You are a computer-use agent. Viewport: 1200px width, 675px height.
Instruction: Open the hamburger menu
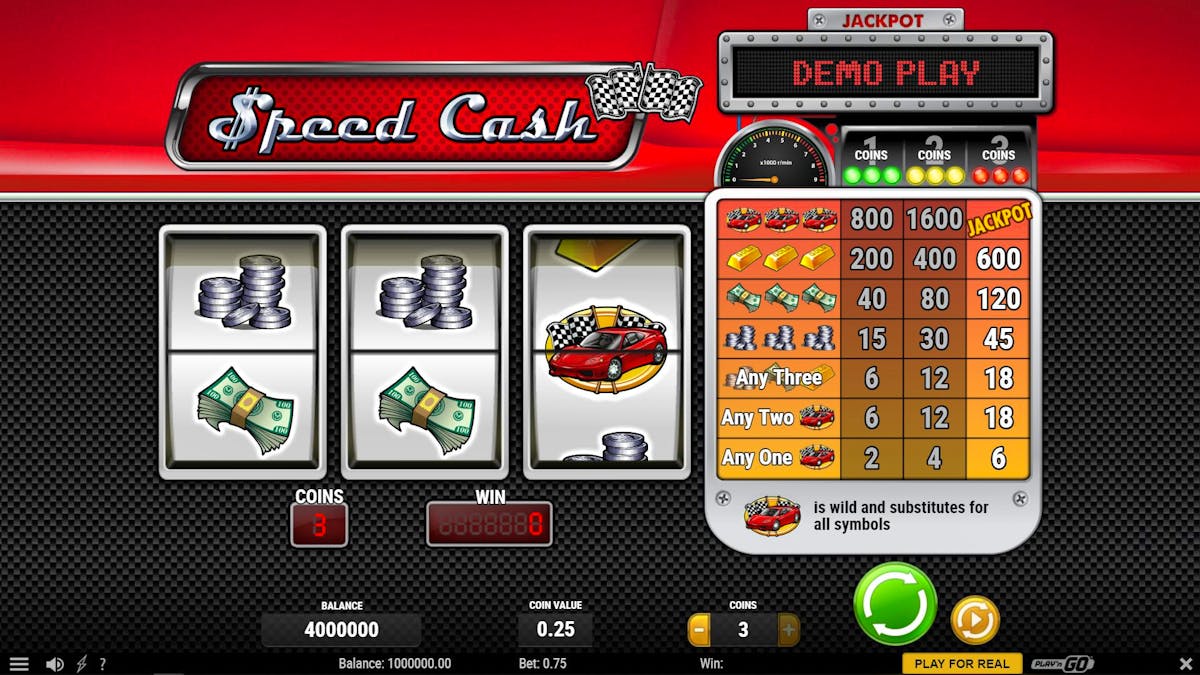(19, 664)
